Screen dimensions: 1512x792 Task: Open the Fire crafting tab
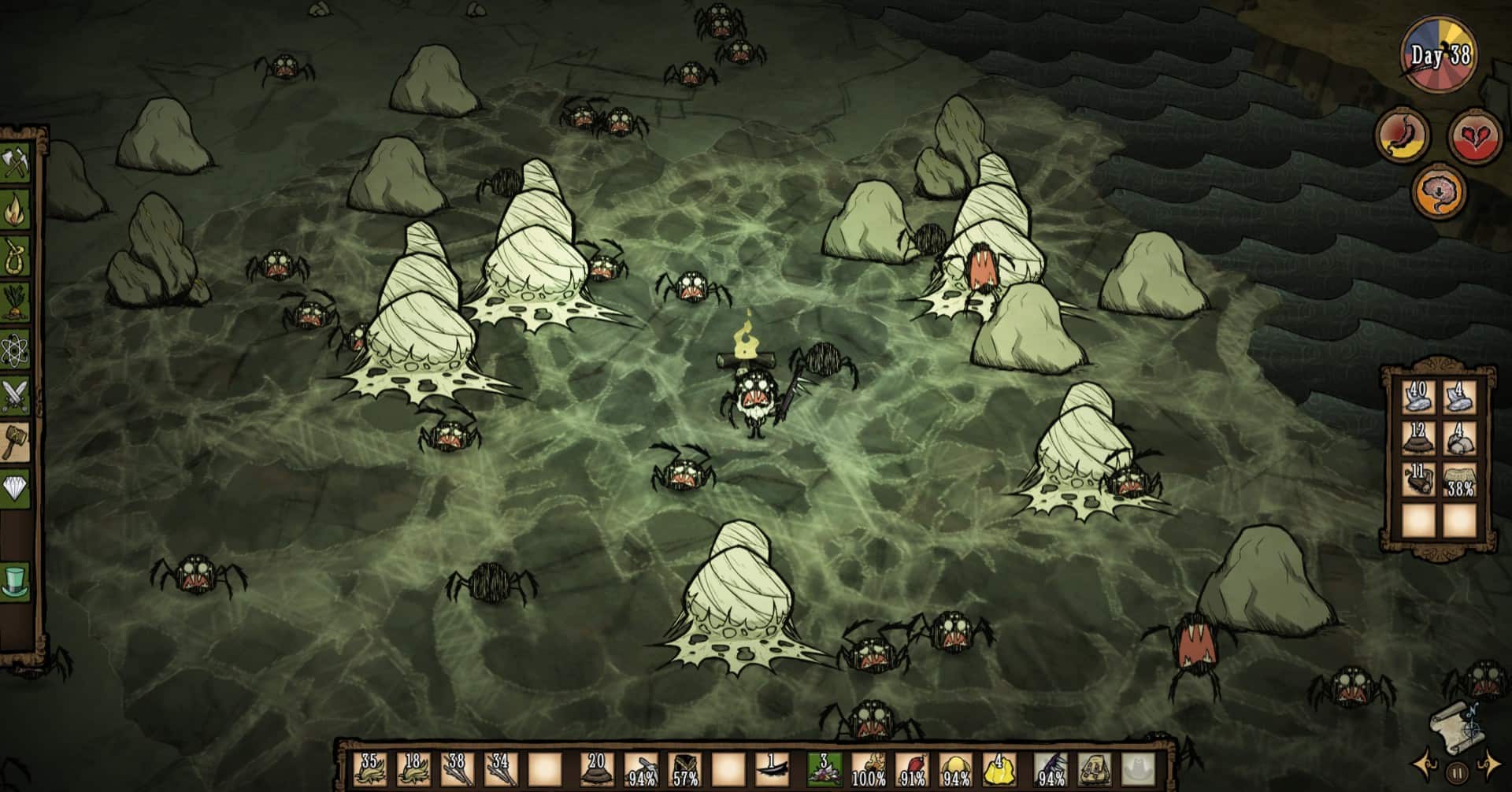17,211
